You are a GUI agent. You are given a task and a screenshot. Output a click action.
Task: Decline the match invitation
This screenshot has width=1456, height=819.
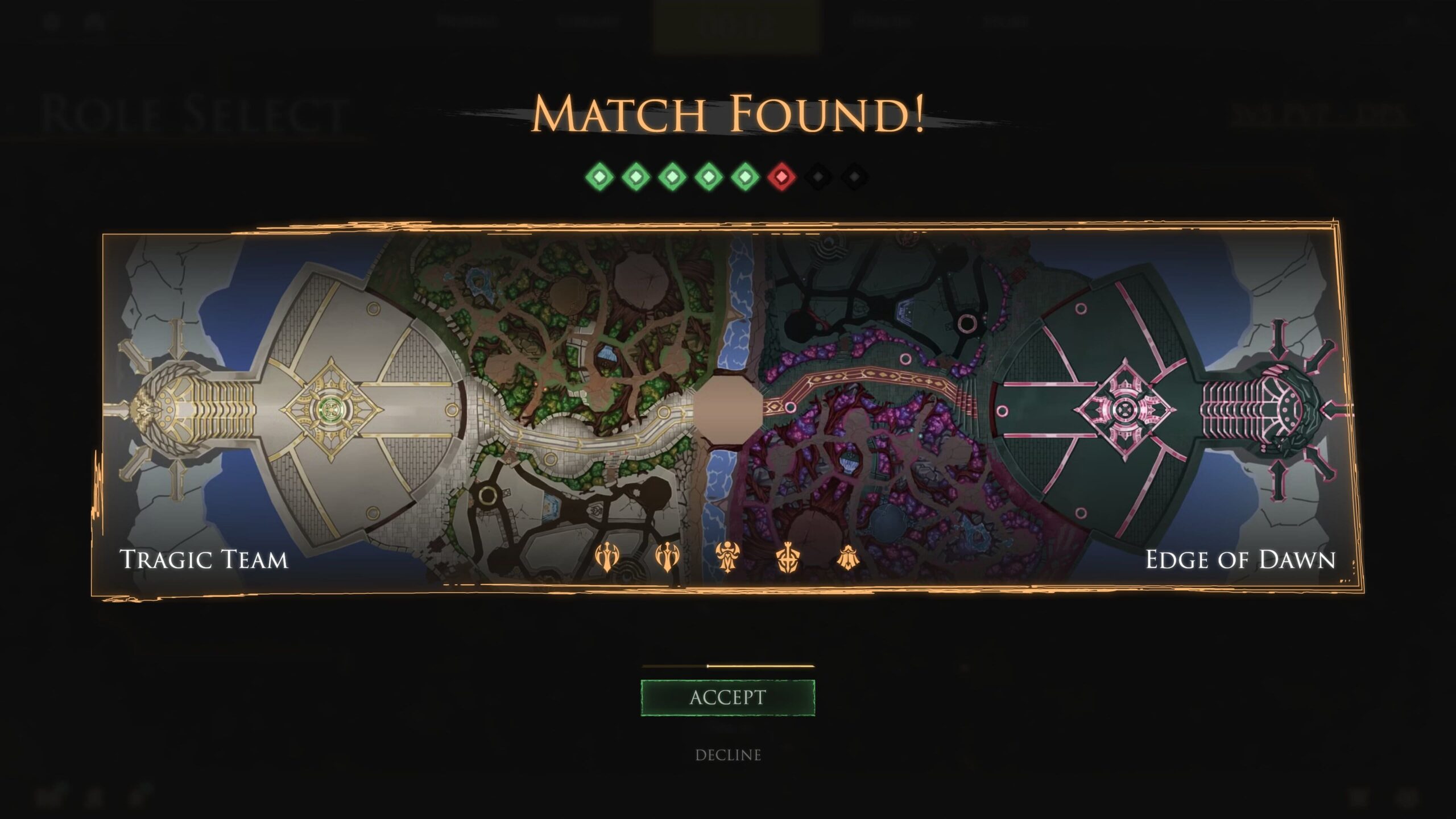tap(727, 755)
